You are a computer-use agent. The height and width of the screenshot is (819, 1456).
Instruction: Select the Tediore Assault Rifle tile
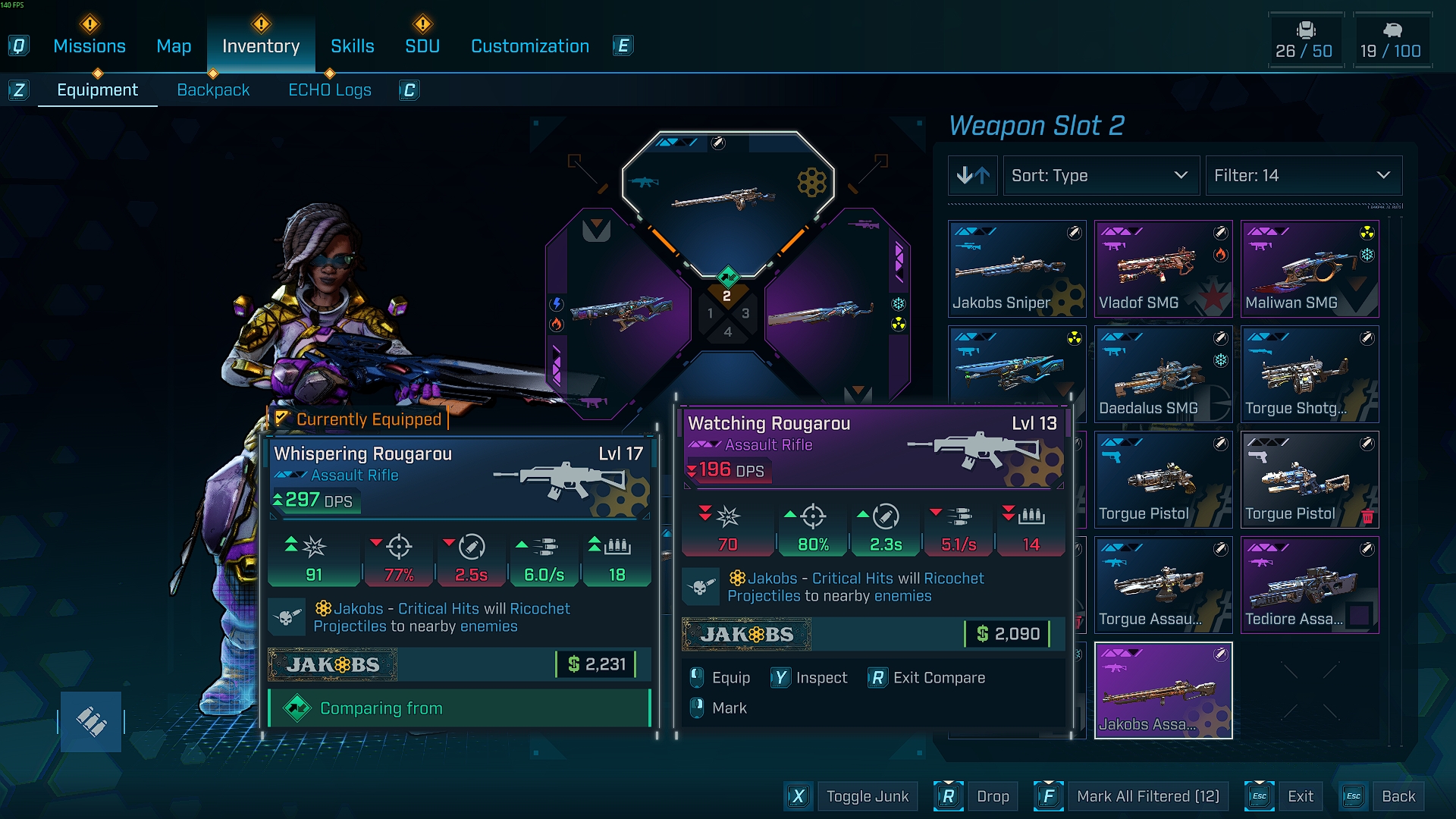(1310, 585)
